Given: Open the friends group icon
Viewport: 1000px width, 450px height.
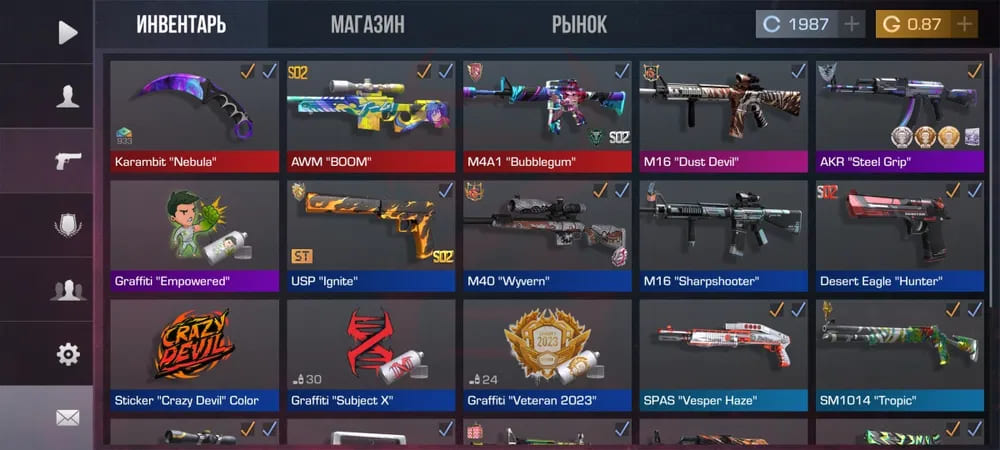Looking at the screenshot, I should (x=67, y=290).
